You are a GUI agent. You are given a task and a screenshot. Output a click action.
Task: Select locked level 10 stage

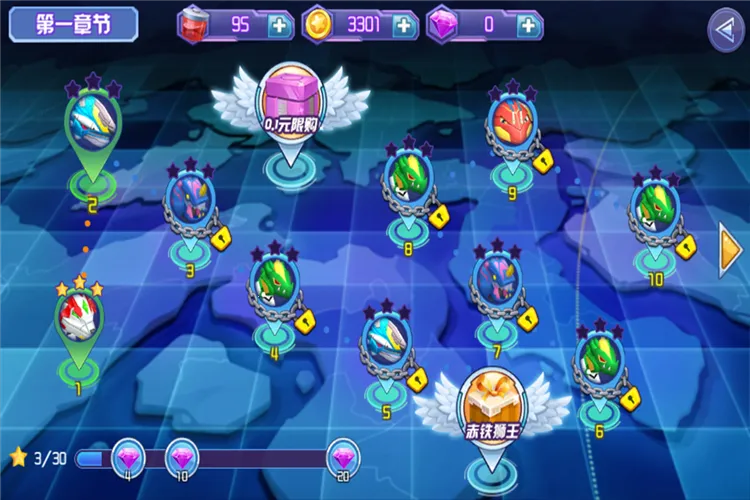click(655, 210)
